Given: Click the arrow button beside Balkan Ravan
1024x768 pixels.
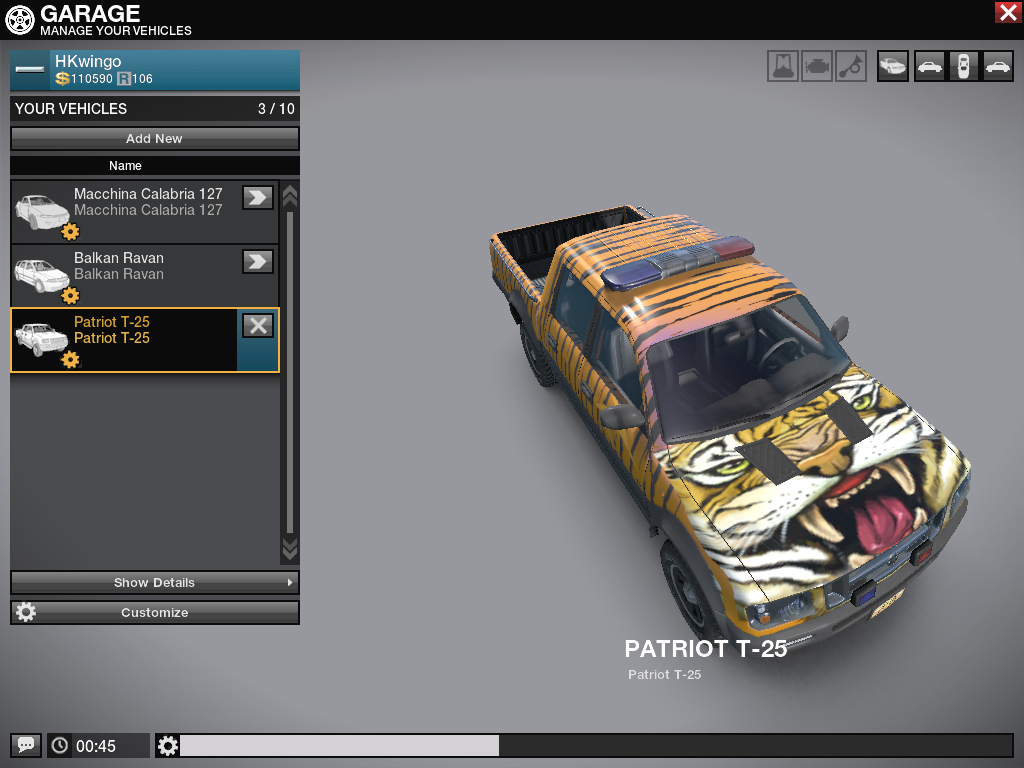Looking at the screenshot, I should click(x=258, y=261).
